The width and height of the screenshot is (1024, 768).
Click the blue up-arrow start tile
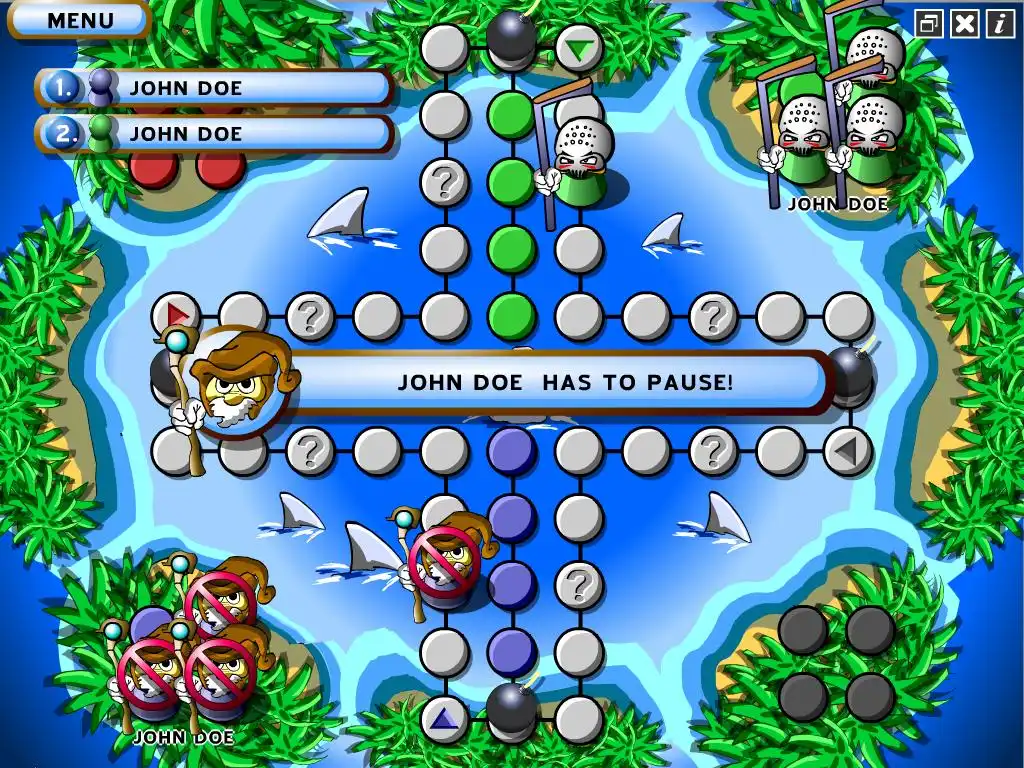click(444, 719)
